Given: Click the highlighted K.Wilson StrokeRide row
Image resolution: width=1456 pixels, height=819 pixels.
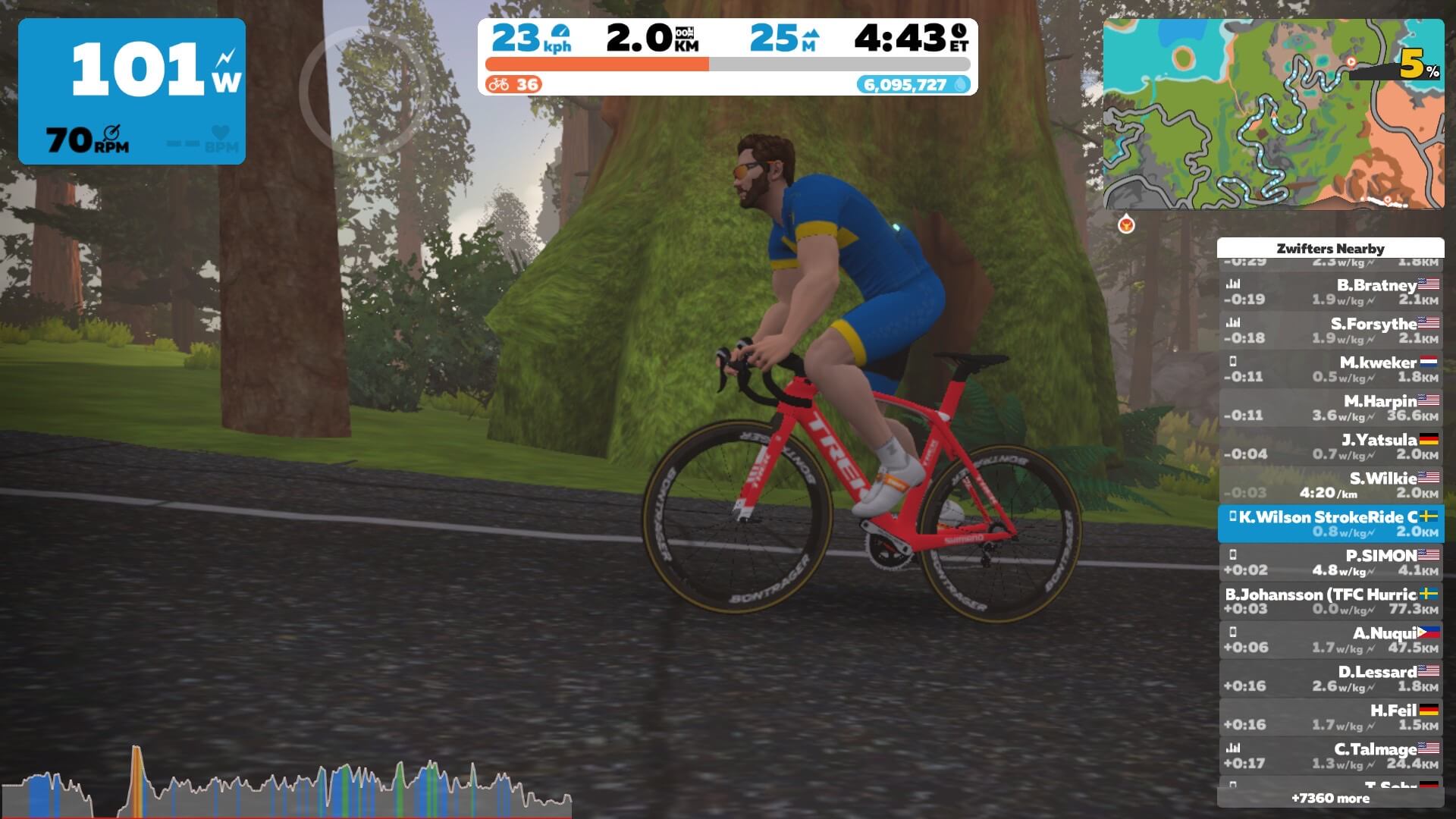Looking at the screenshot, I should (x=1331, y=524).
